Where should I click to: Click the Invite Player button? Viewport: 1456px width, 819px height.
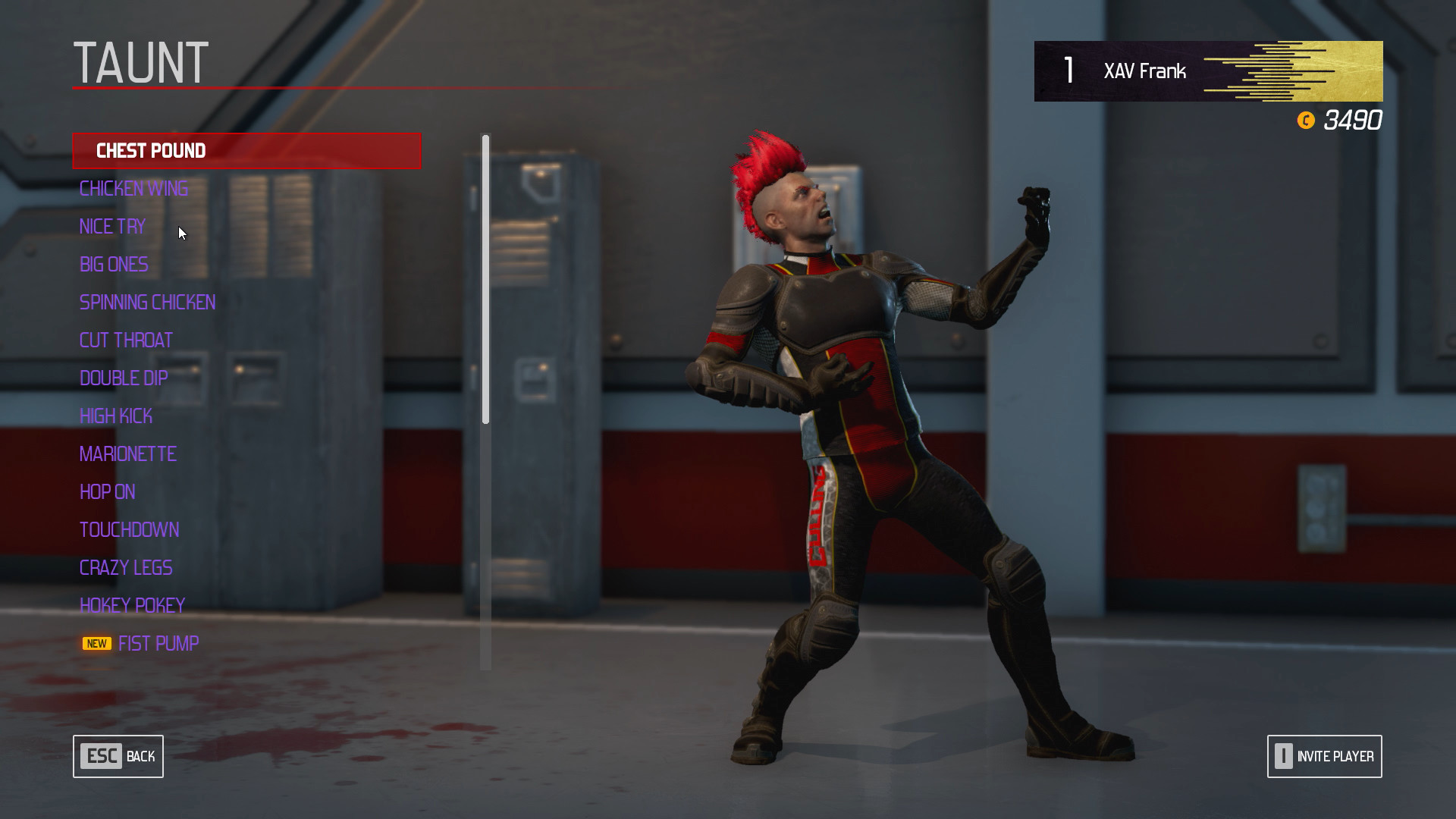coord(1324,756)
